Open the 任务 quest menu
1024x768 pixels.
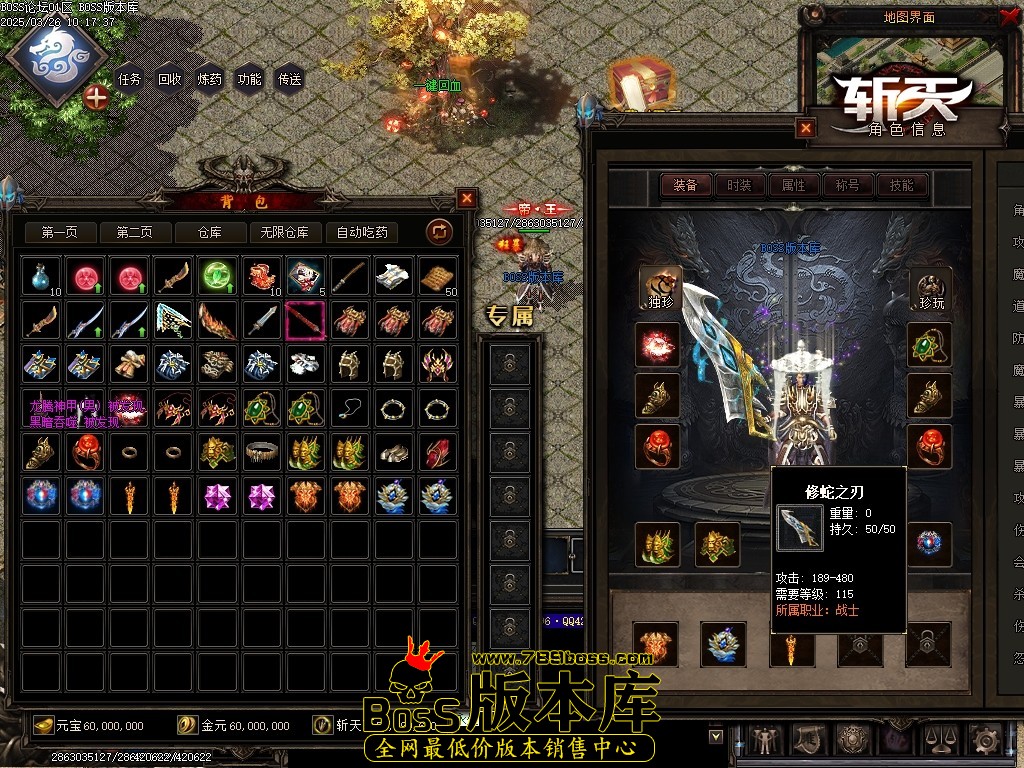pyautogui.click(x=129, y=79)
